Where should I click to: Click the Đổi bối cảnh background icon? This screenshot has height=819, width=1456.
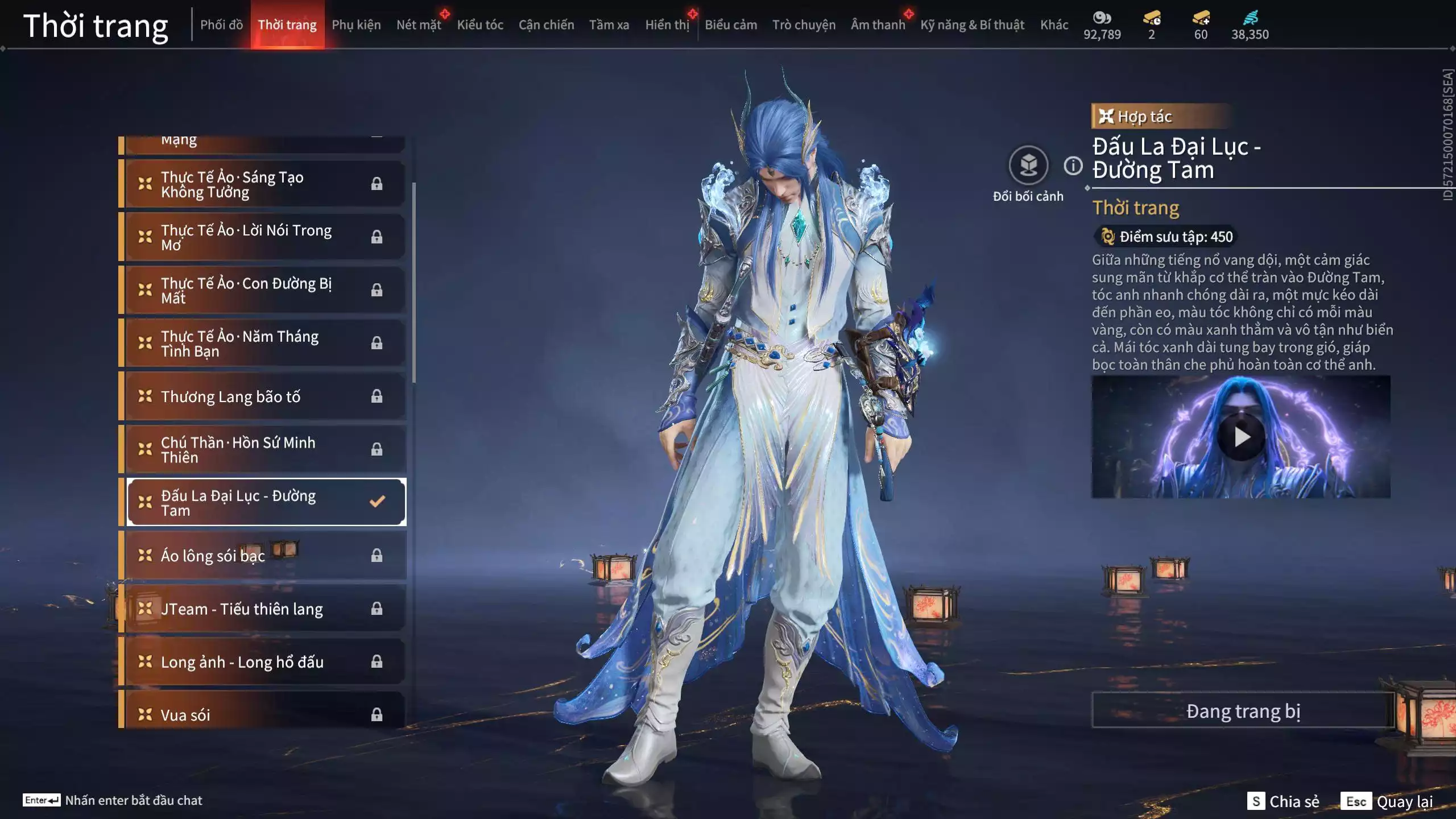pyautogui.click(x=1028, y=166)
